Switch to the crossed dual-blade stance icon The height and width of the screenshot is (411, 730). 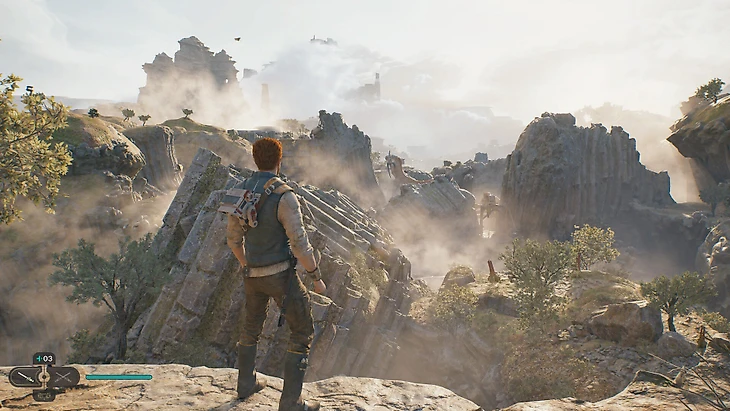point(63,377)
